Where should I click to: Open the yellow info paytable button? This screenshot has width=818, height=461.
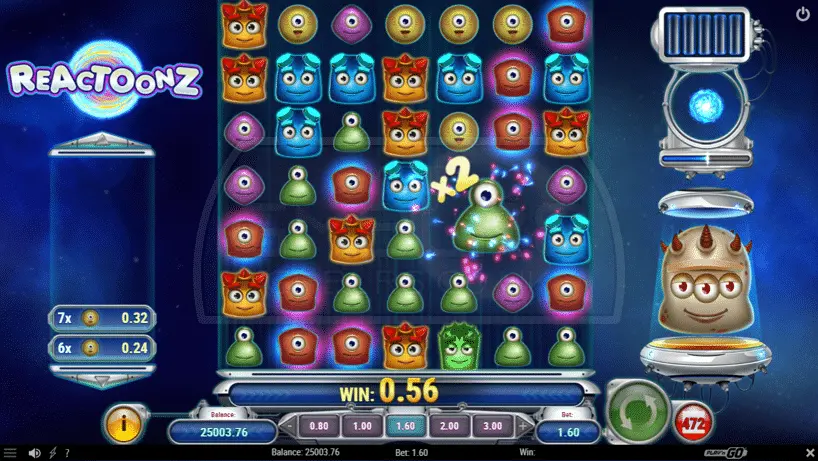click(124, 425)
